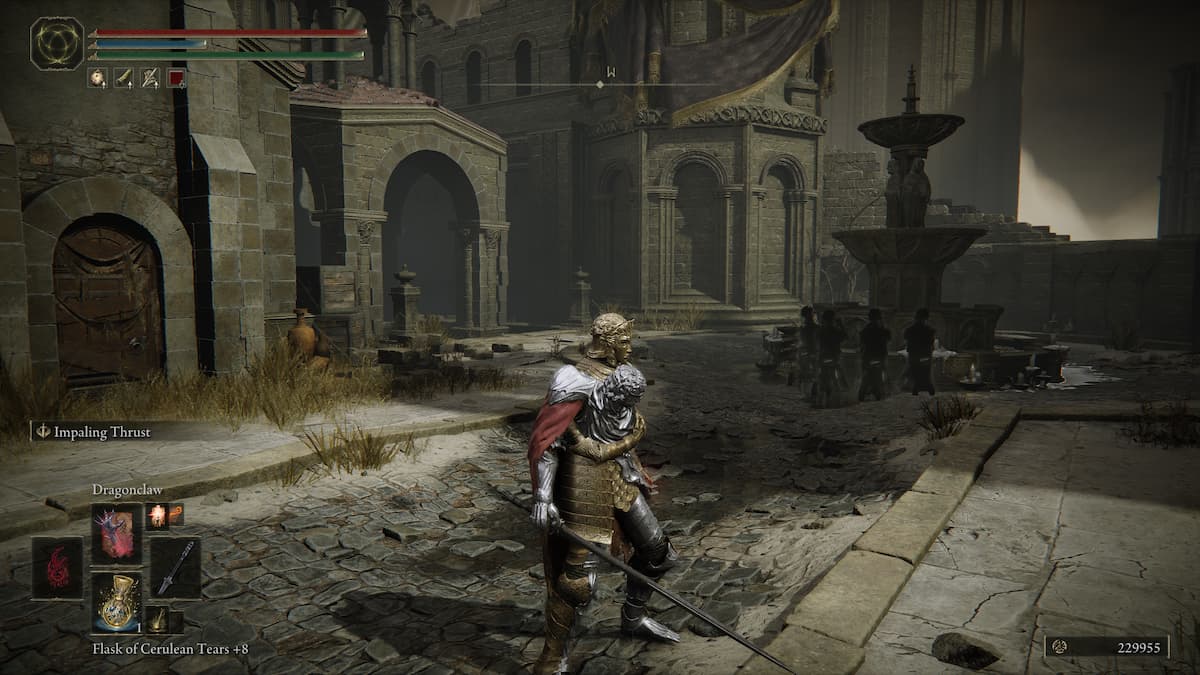Click the golden triple-ring emblem icon
The width and height of the screenshot is (1200, 675).
[57, 43]
